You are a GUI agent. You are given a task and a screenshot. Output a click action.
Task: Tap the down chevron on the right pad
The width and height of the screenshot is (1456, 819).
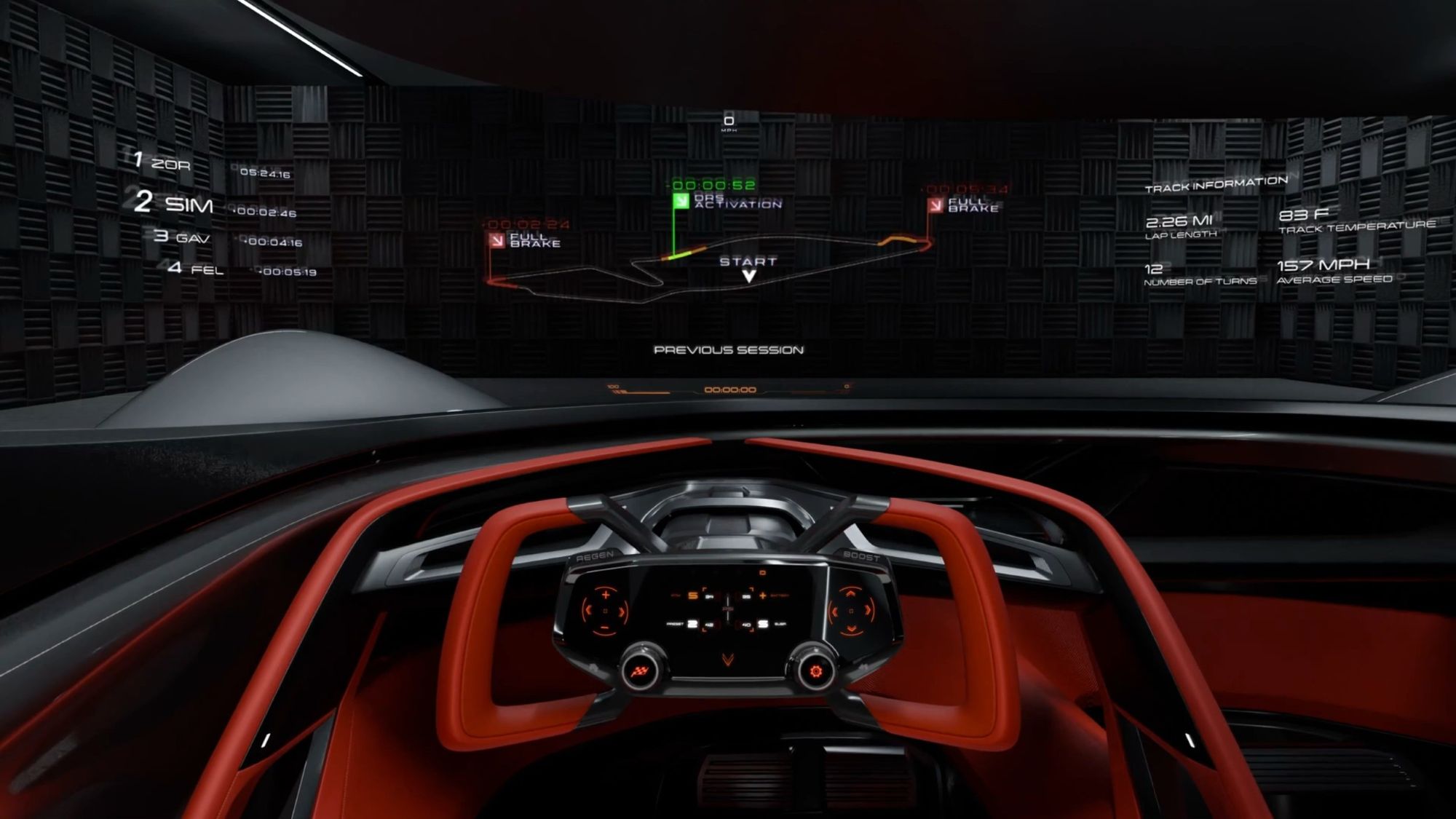pyautogui.click(x=850, y=628)
